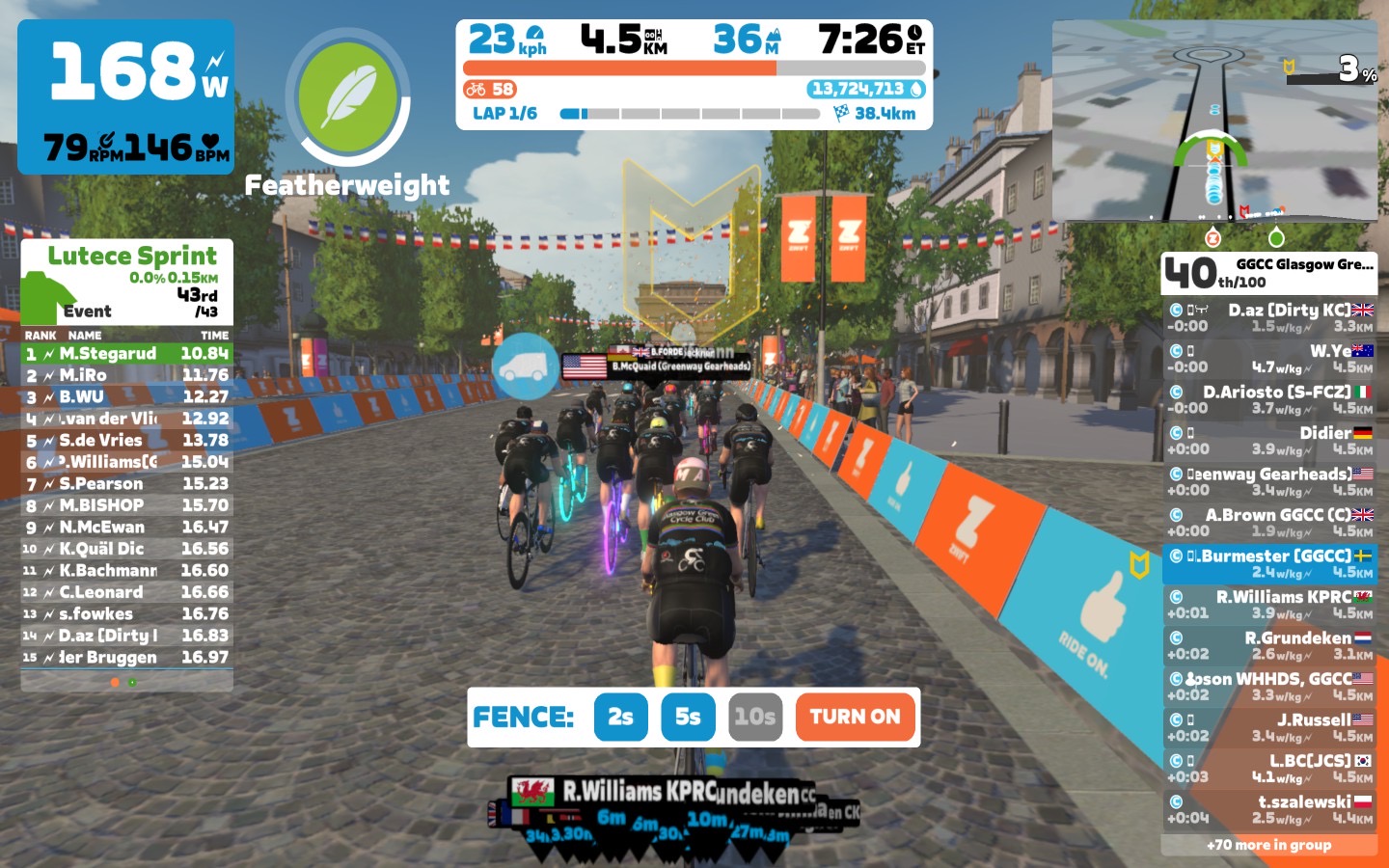Set fence gap to 2s

coord(620,717)
